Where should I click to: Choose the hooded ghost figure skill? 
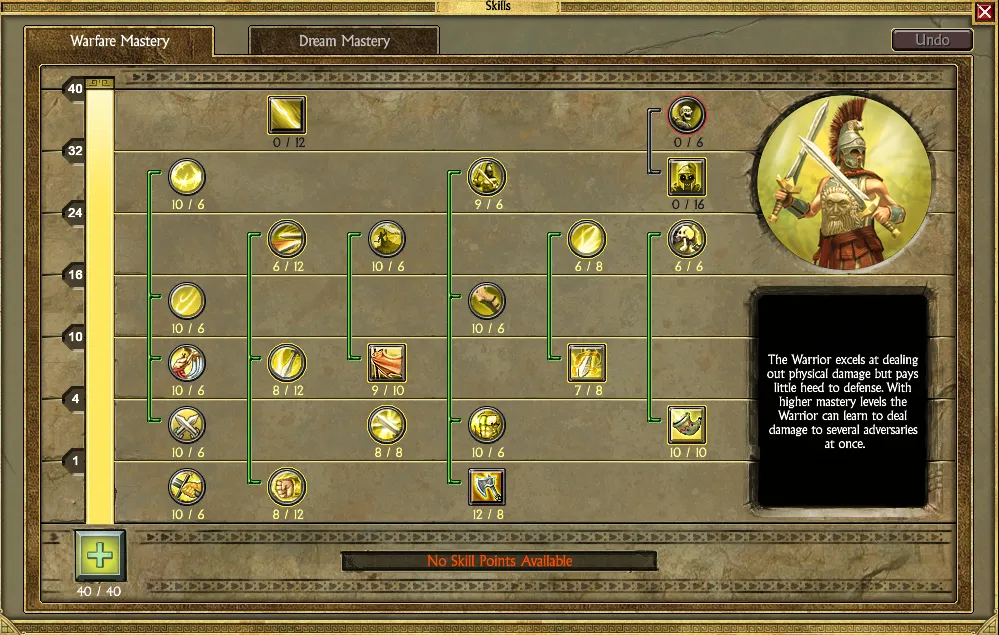[x=687, y=177]
